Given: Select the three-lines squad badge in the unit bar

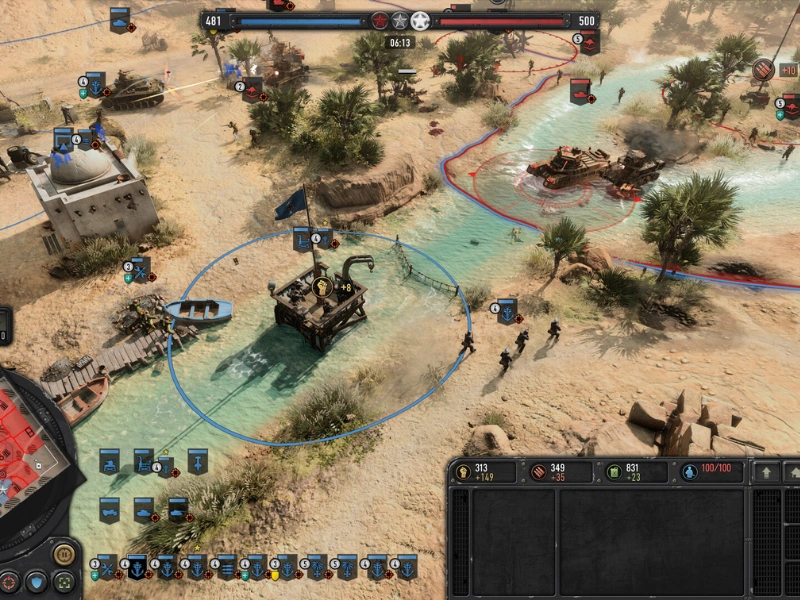Looking at the screenshot, I should 227,567.
